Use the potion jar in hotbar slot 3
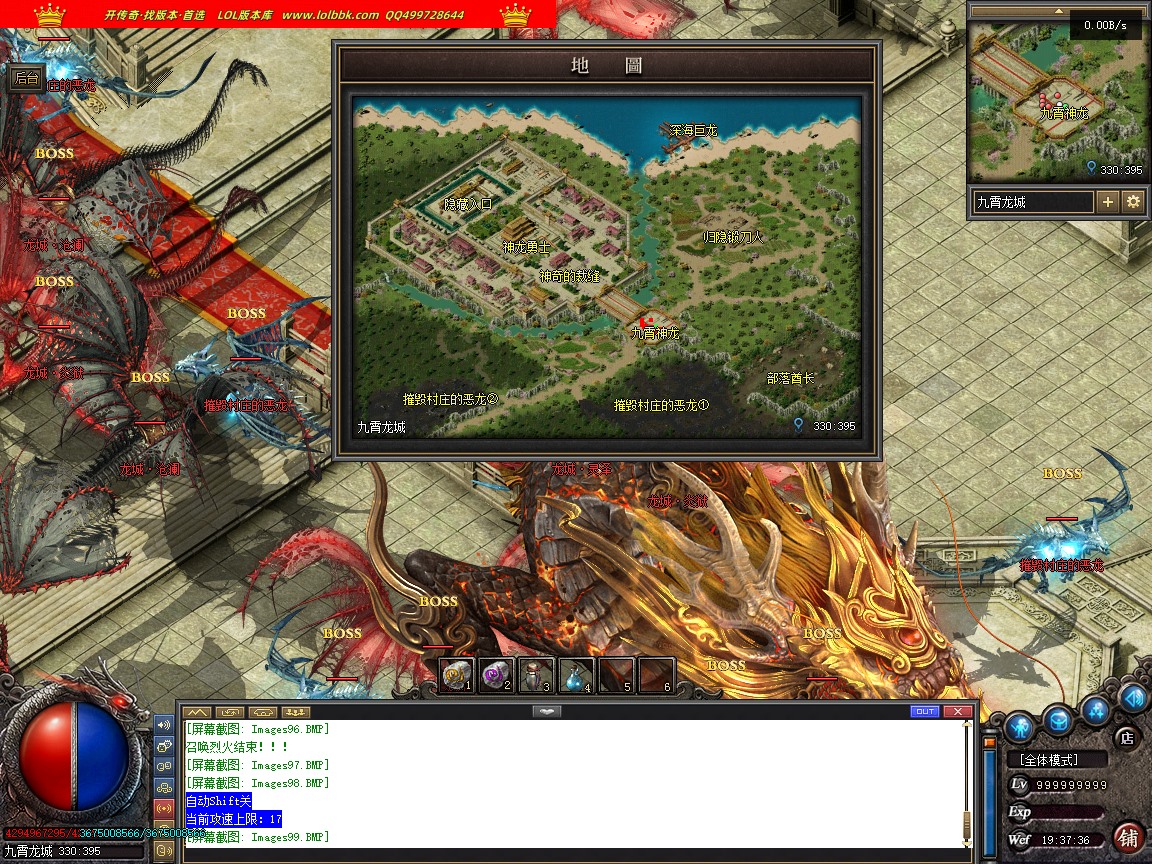1152x864 pixels. pos(536,676)
